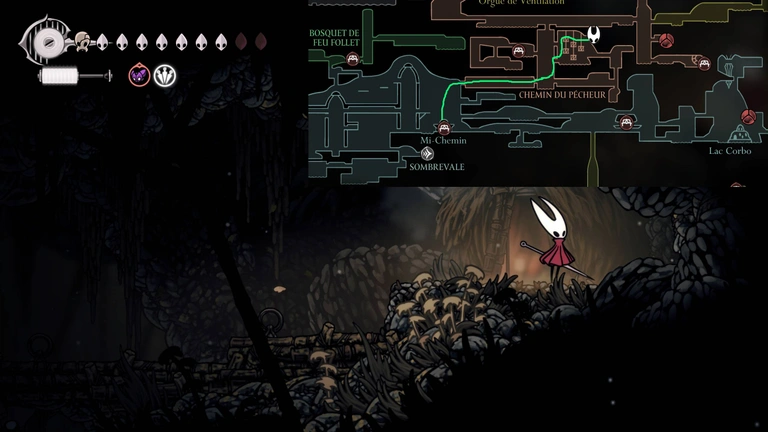This screenshot has width=768, height=432.
Task: Select the bench marker in Bosquet de Feu Follet
Action: pos(352,60)
